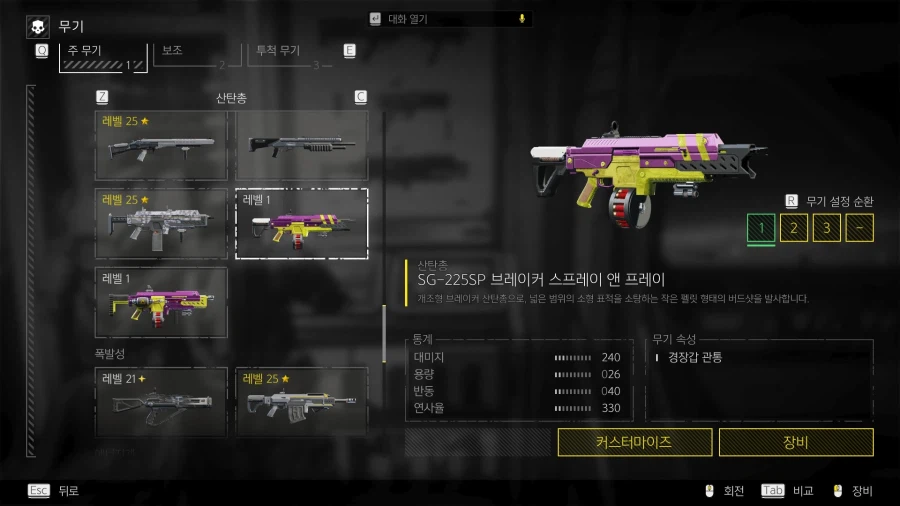
Task: Switch to weapon loadout preset 3
Action: (x=826, y=228)
